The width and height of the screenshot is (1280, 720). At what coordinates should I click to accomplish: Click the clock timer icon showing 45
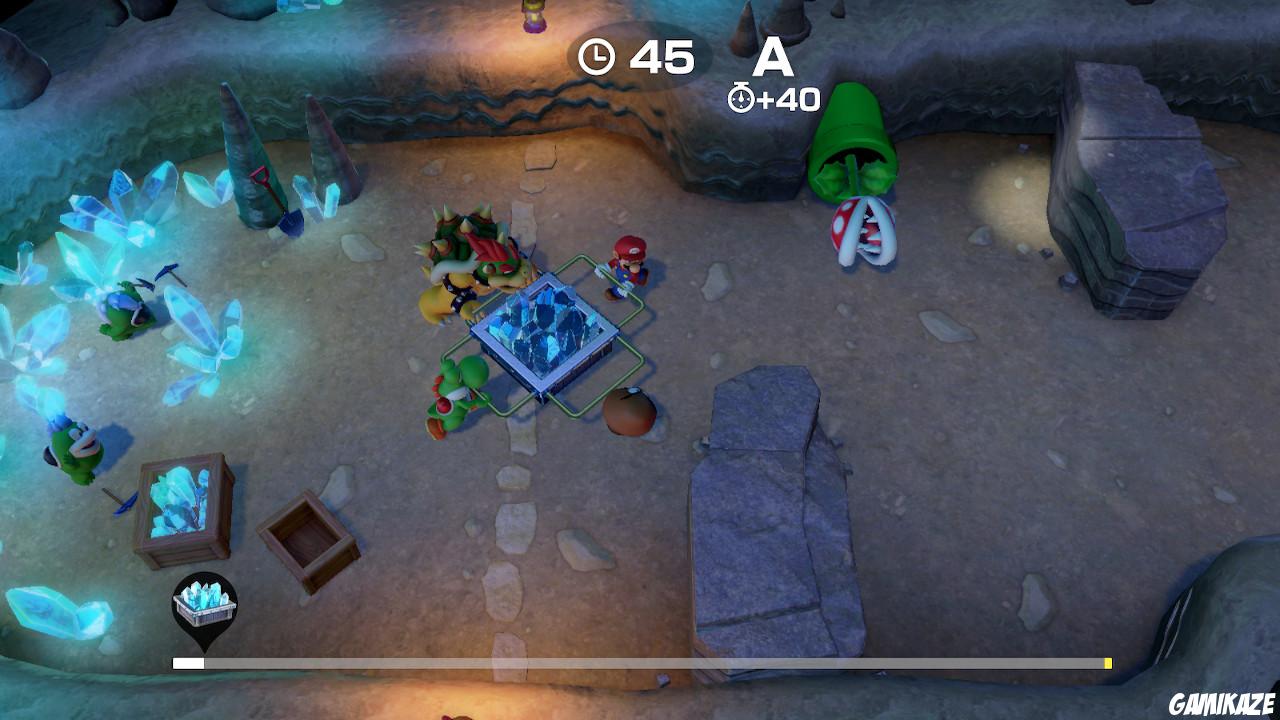tap(598, 57)
